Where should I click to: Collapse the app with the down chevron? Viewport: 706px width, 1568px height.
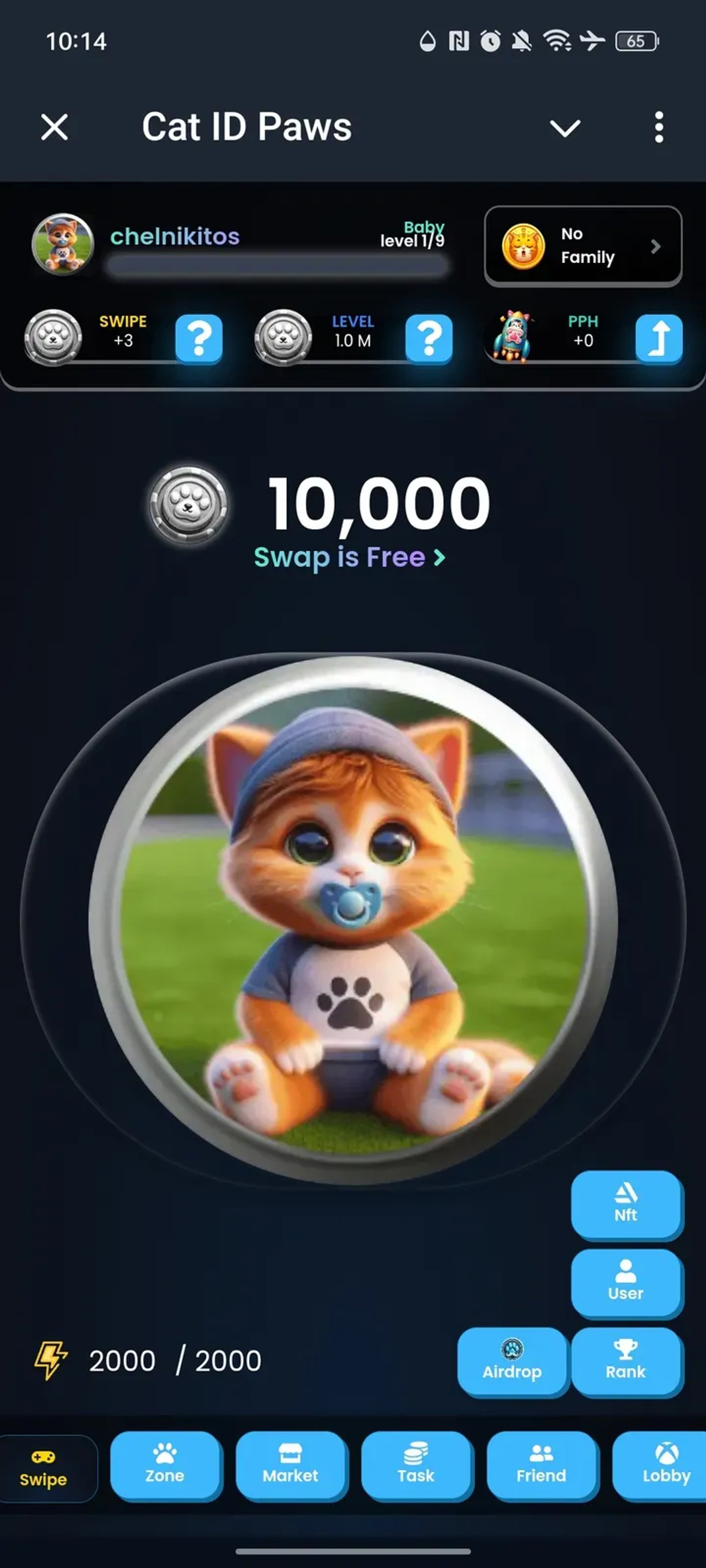coord(565,127)
